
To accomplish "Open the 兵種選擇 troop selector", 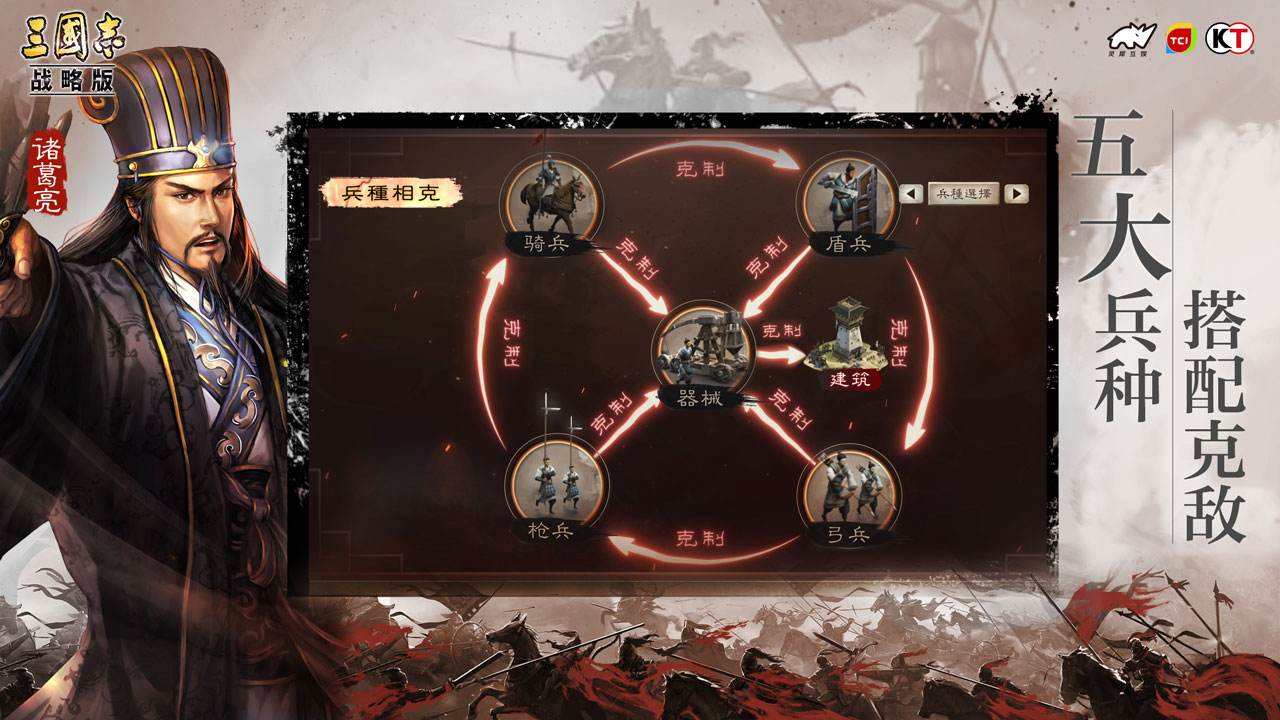I will 963,194.
